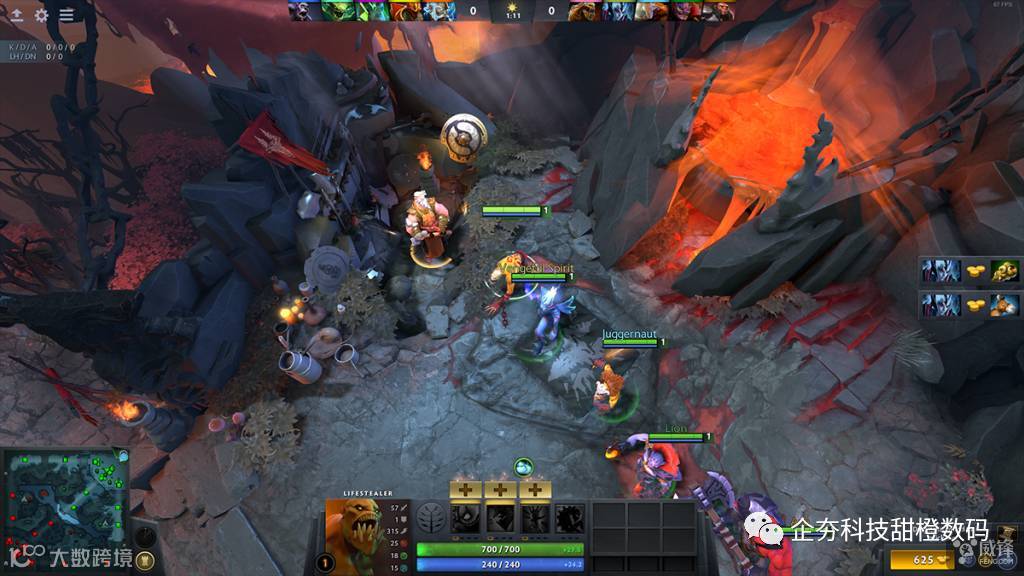Level up Open Wounds with its plus button

[535, 489]
